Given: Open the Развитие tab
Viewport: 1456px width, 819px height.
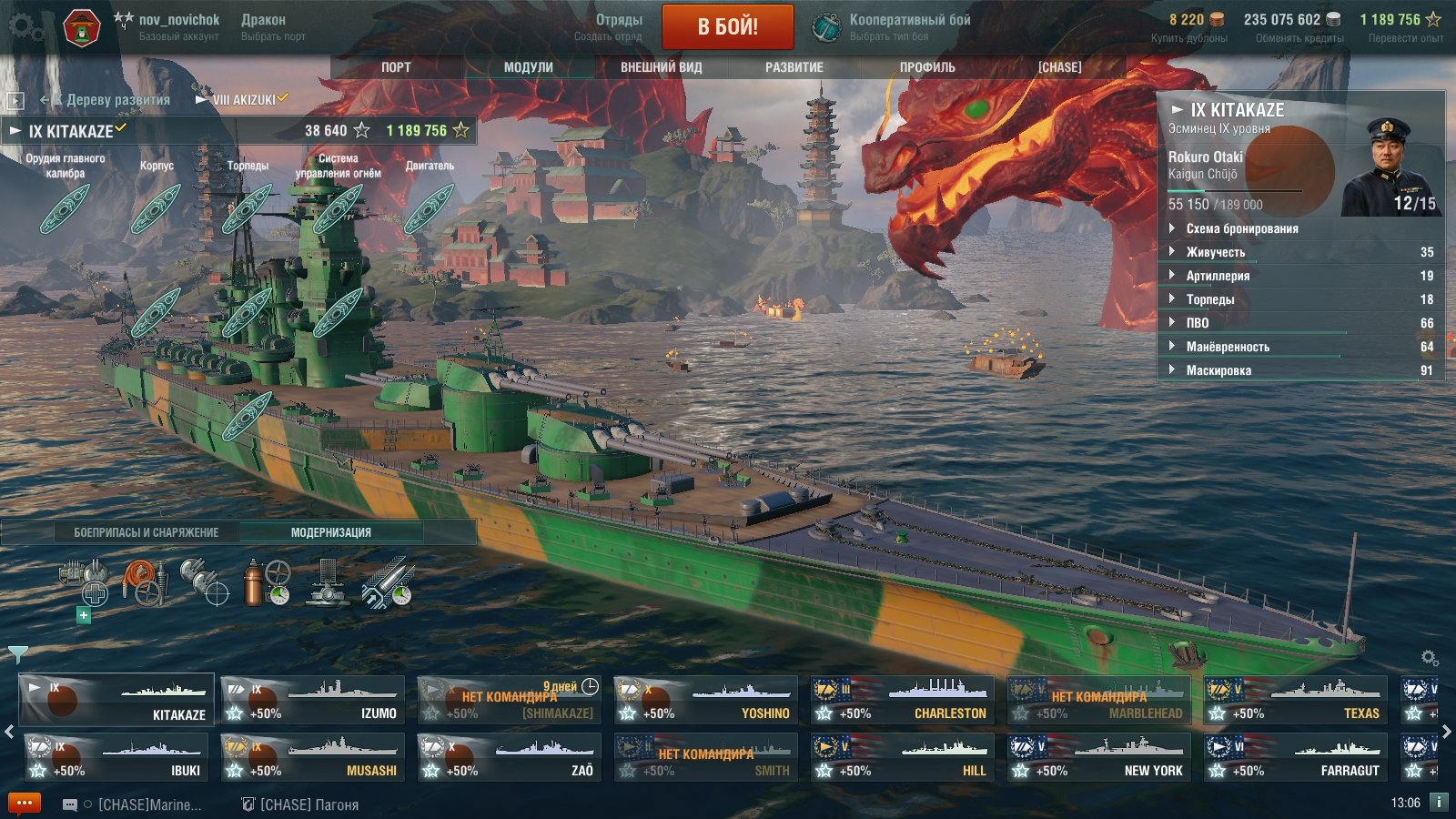Looking at the screenshot, I should coord(794,67).
